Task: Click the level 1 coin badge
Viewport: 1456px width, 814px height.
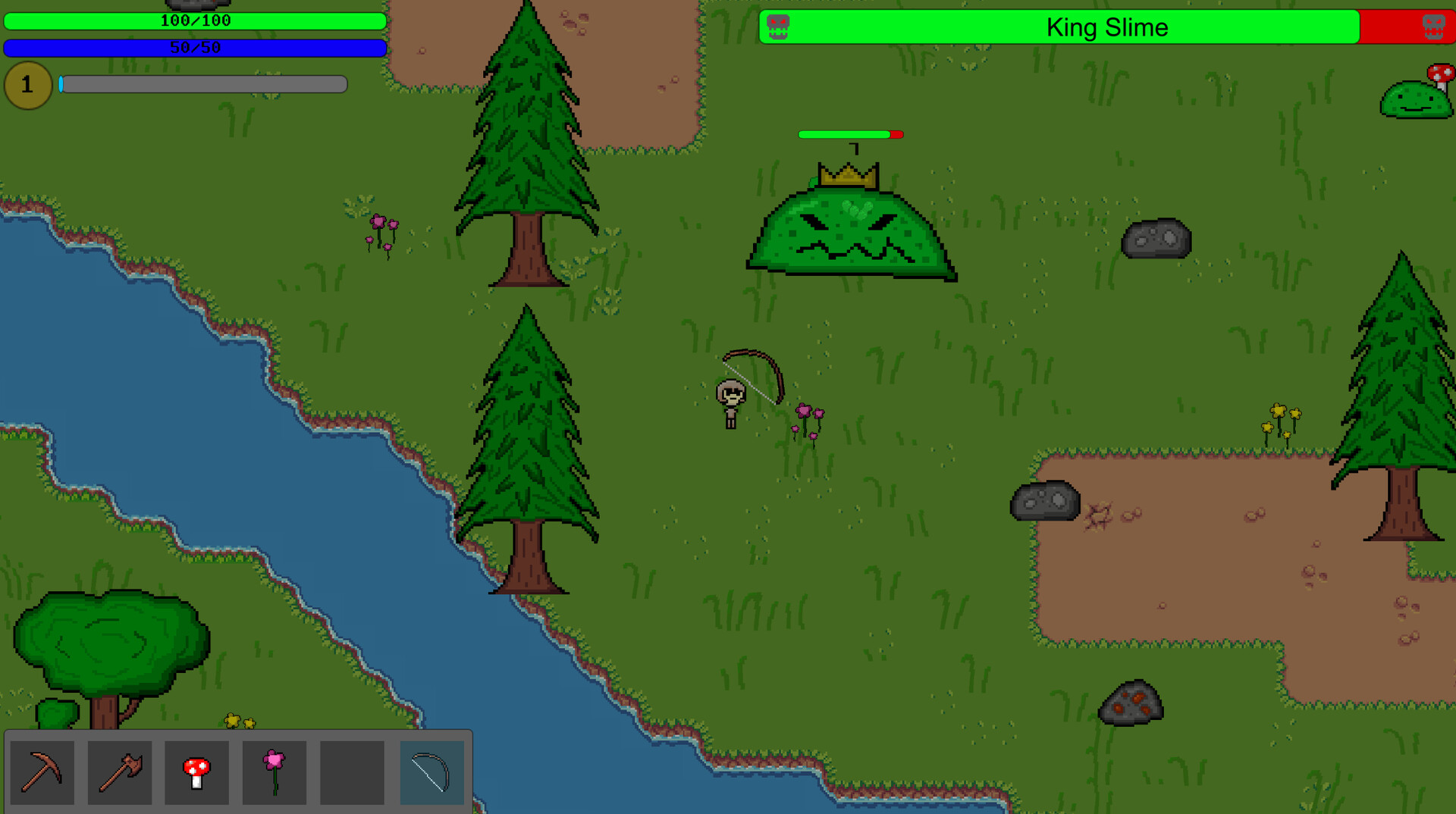Action: [28, 85]
